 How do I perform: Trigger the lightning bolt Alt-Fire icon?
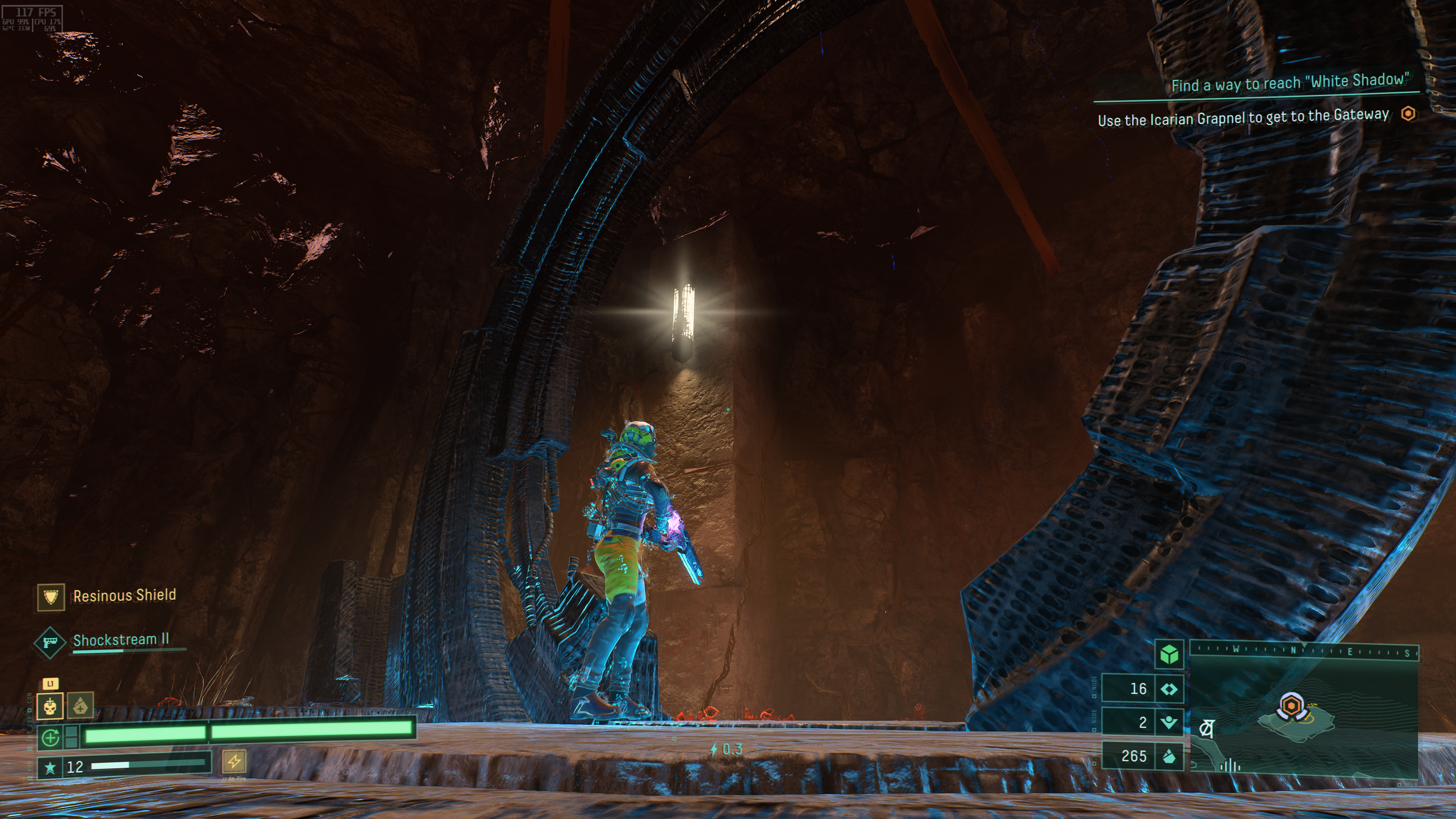point(234,761)
